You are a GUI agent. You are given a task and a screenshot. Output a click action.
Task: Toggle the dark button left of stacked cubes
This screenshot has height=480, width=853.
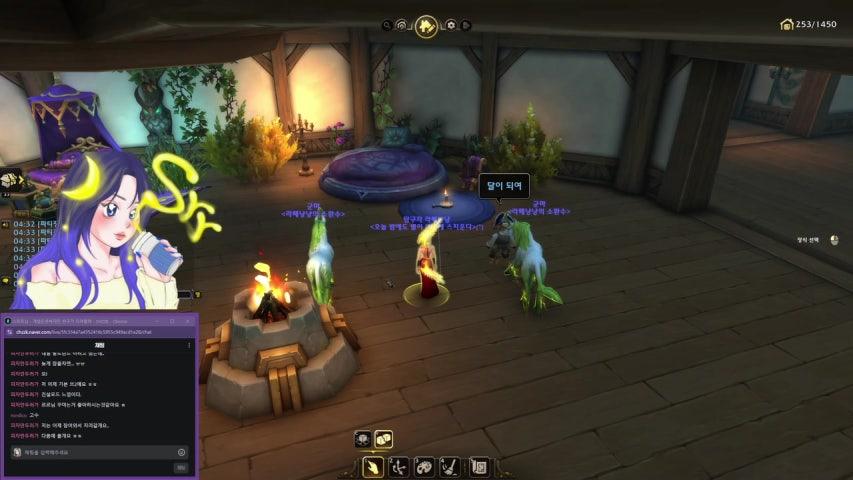(363, 438)
